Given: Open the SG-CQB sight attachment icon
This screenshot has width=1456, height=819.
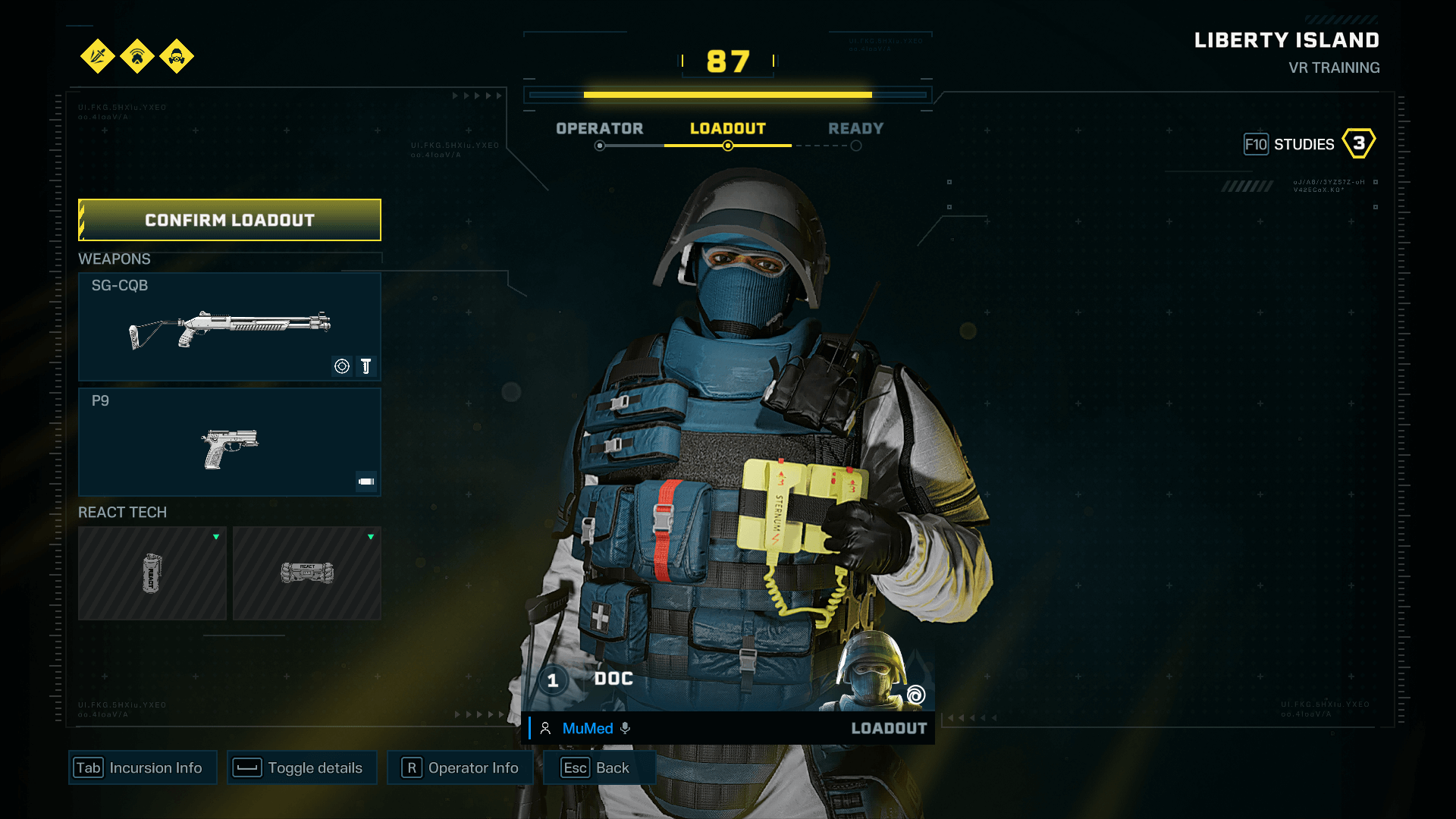Looking at the screenshot, I should [x=341, y=366].
